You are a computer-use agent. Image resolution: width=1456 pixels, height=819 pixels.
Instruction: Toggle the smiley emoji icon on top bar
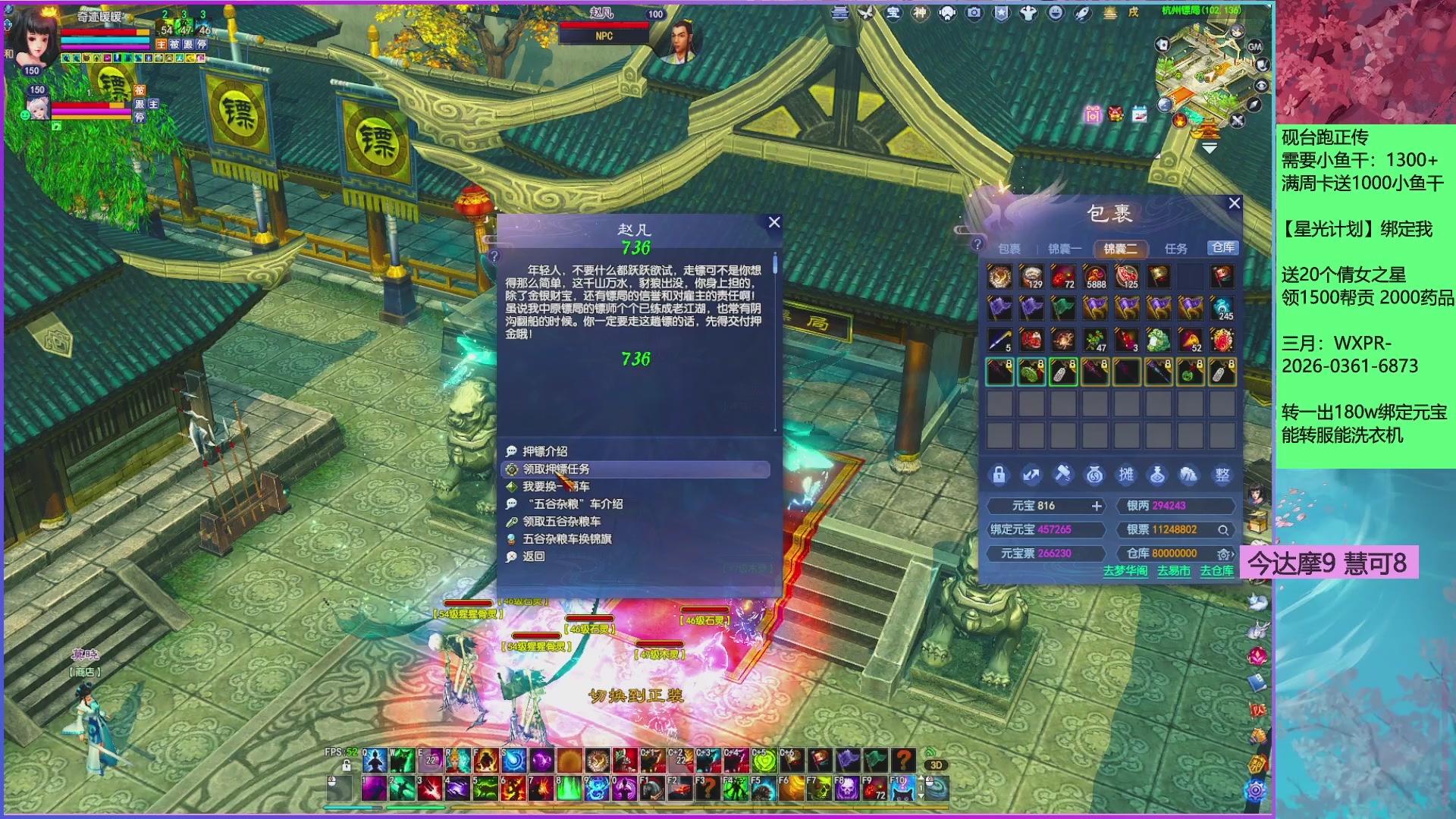(1054, 13)
